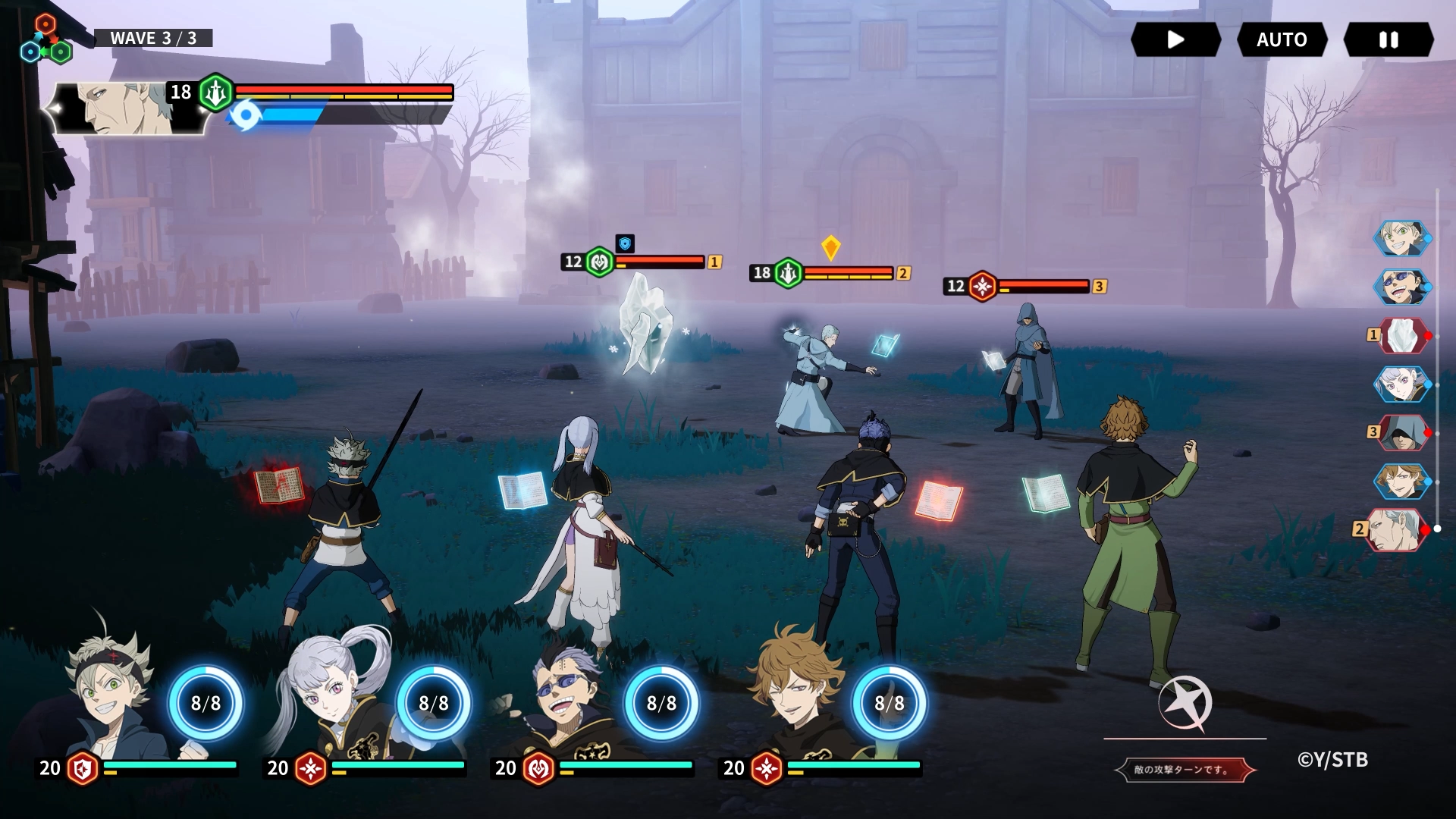Open the element affinity triangle icon
This screenshot has height=819, width=1456.
[45, 40]
